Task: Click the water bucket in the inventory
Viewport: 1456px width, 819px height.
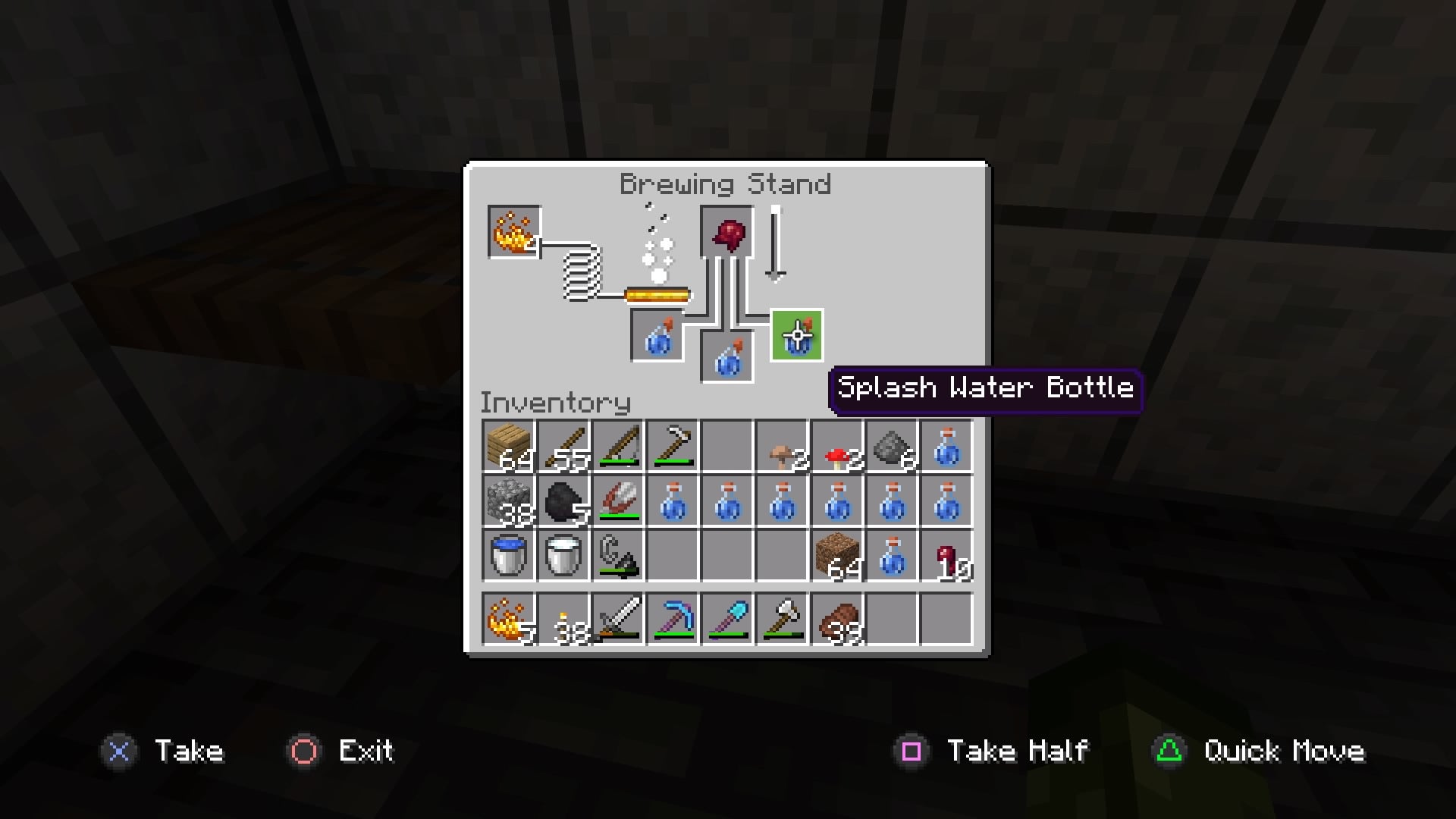Action: click(x=507, y=556)
